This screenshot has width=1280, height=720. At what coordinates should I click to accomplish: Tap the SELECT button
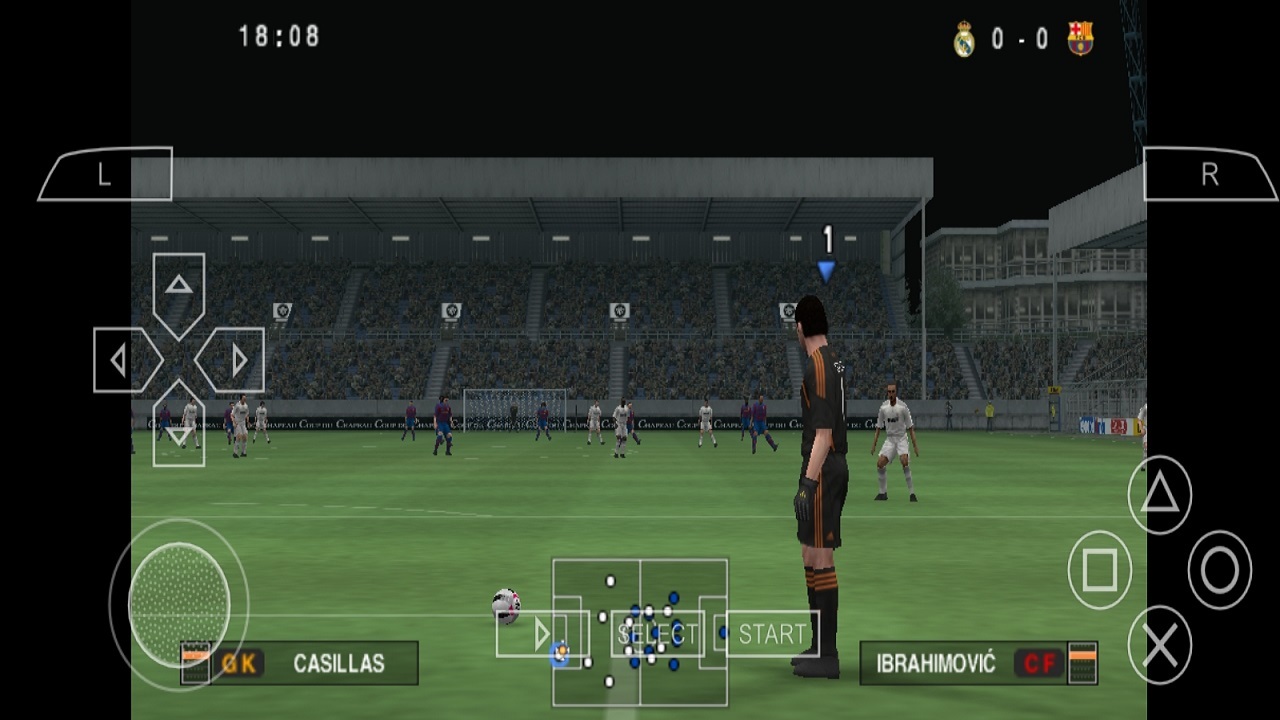(659, 632)
